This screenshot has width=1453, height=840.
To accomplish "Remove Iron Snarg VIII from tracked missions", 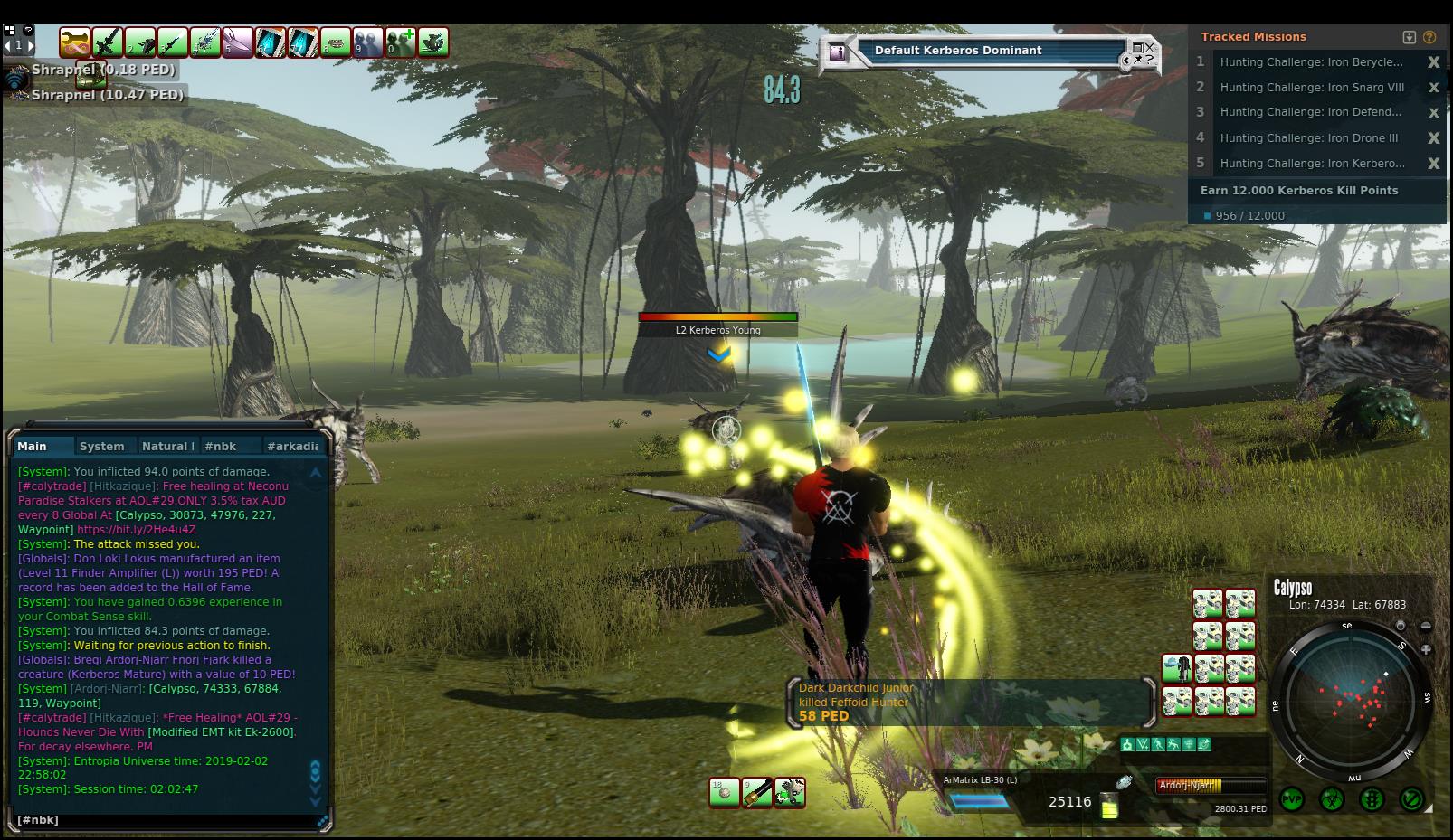I will tap(1433, 88).
